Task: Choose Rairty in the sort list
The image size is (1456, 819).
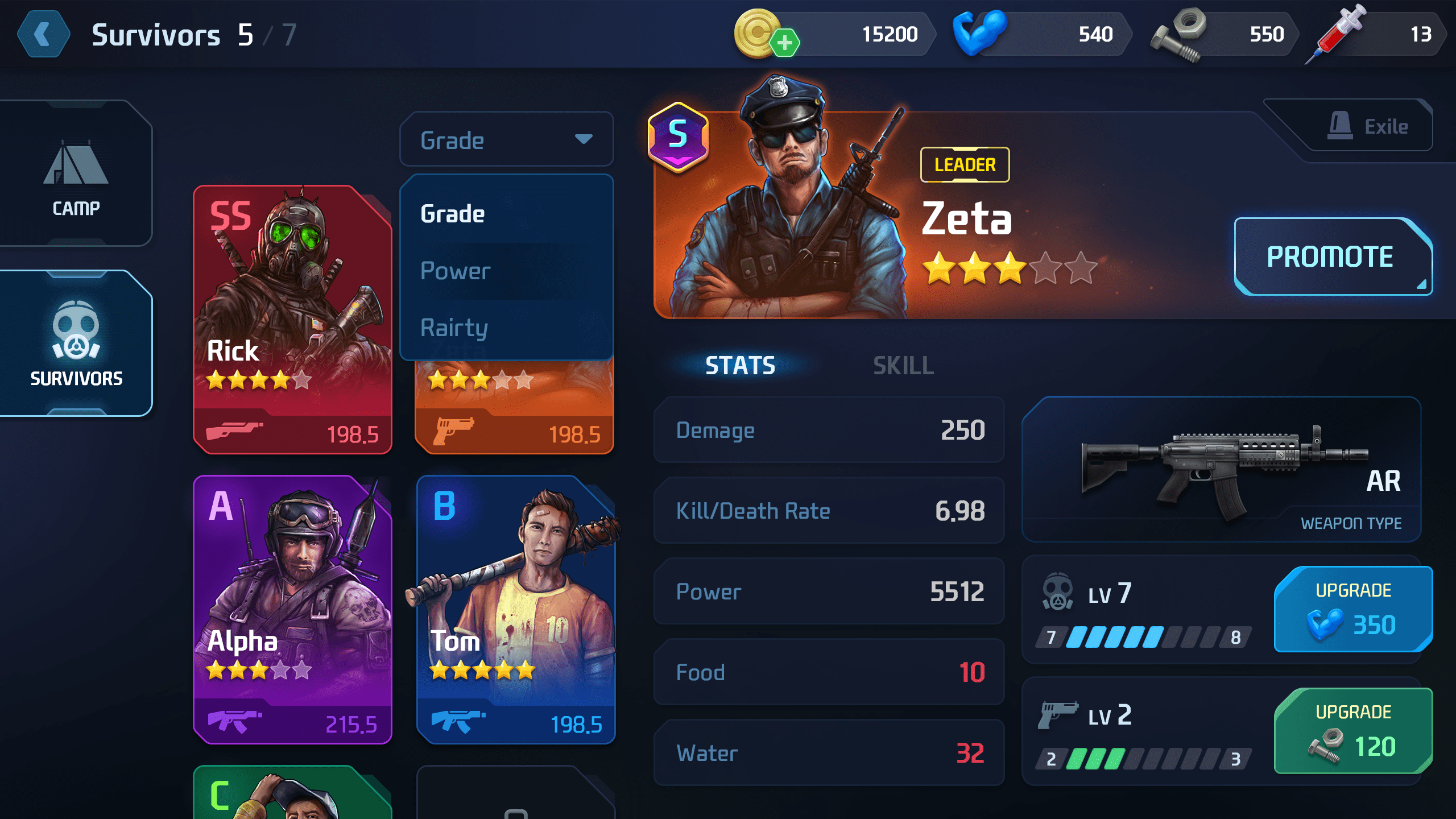Action: pos(454,328)
